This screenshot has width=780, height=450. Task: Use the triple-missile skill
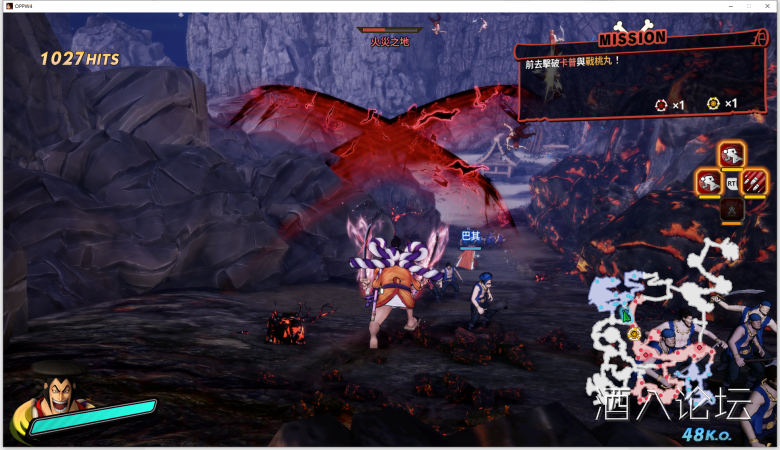pos(754,182)
